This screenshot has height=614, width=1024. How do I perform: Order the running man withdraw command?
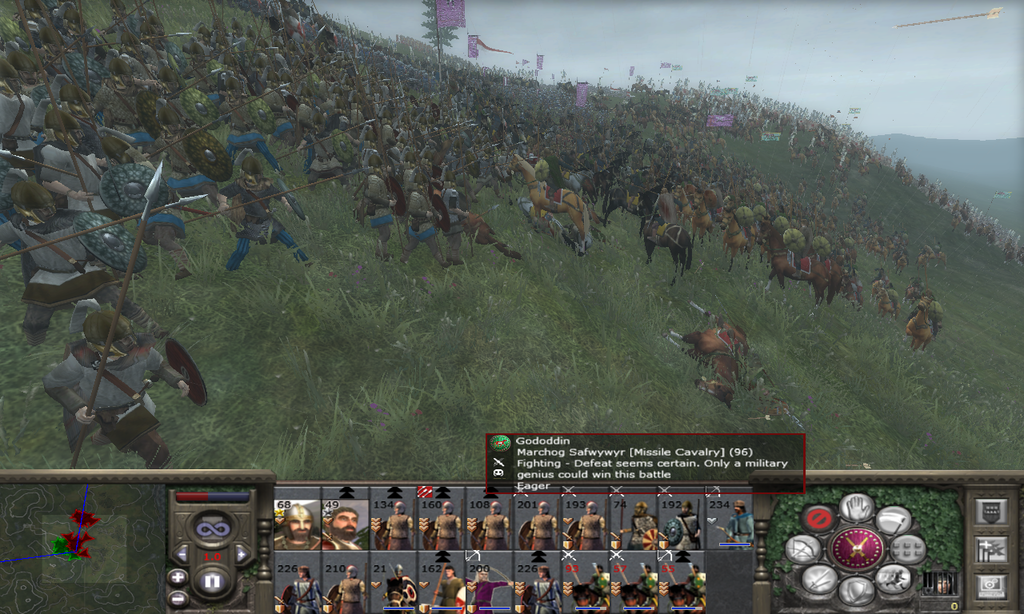pos(892,578)
